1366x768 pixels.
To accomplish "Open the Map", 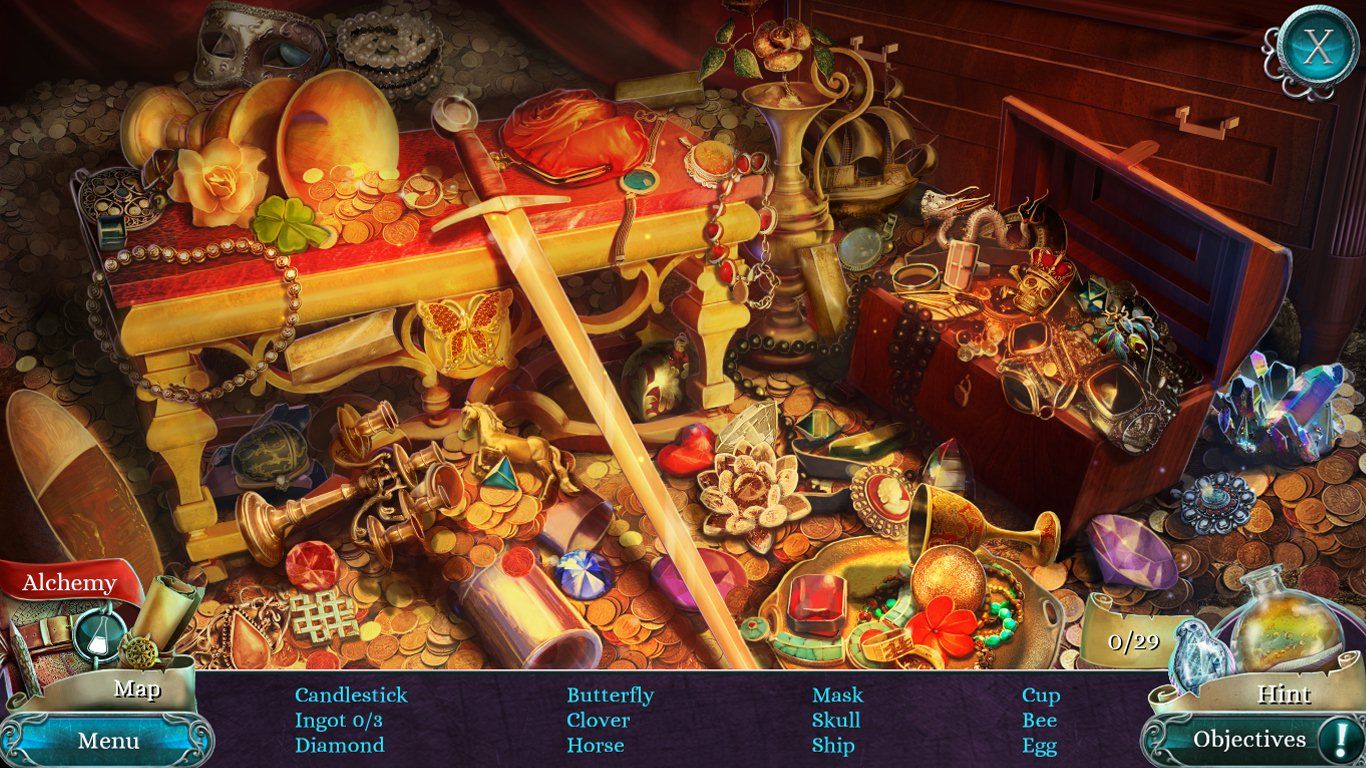I will [x=137, y=689].
